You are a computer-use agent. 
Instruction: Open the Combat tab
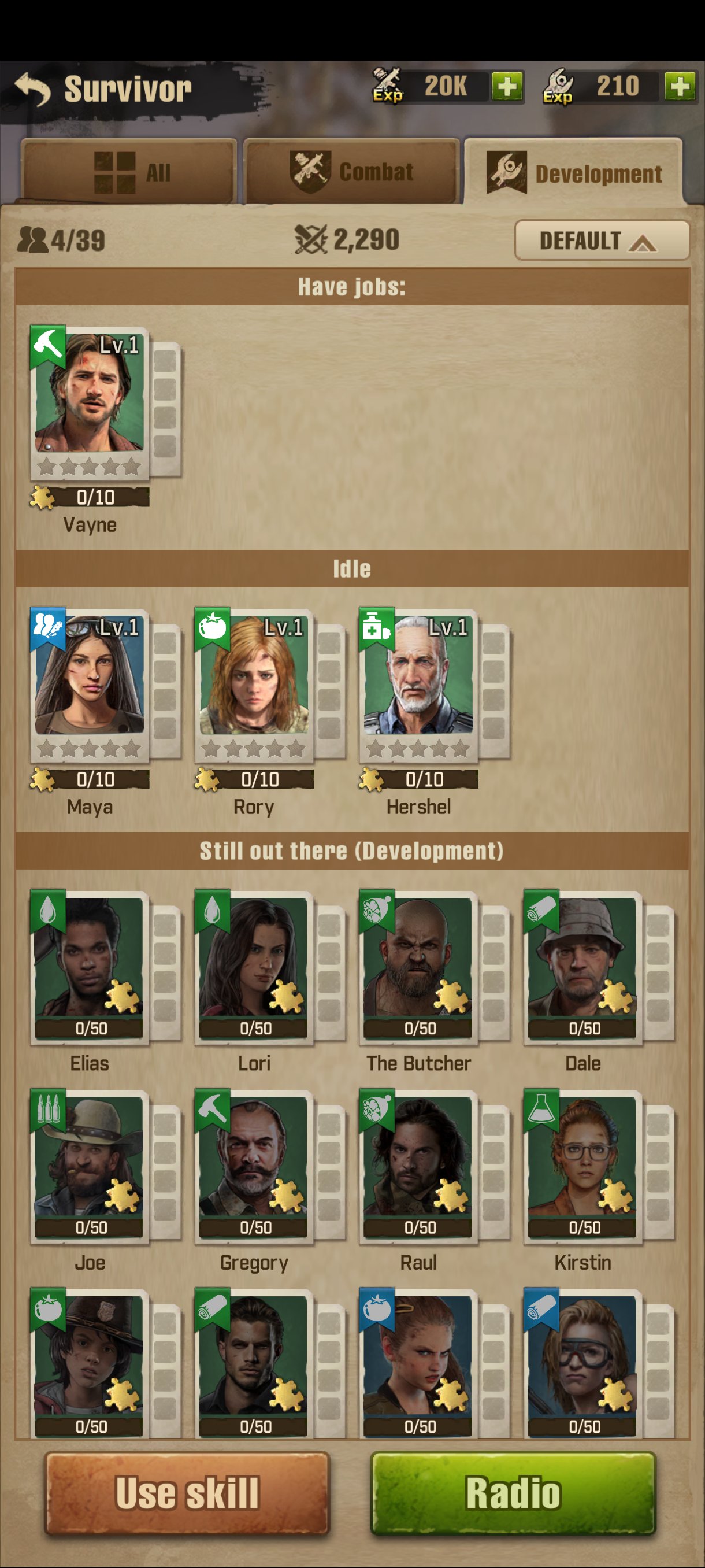351,172
